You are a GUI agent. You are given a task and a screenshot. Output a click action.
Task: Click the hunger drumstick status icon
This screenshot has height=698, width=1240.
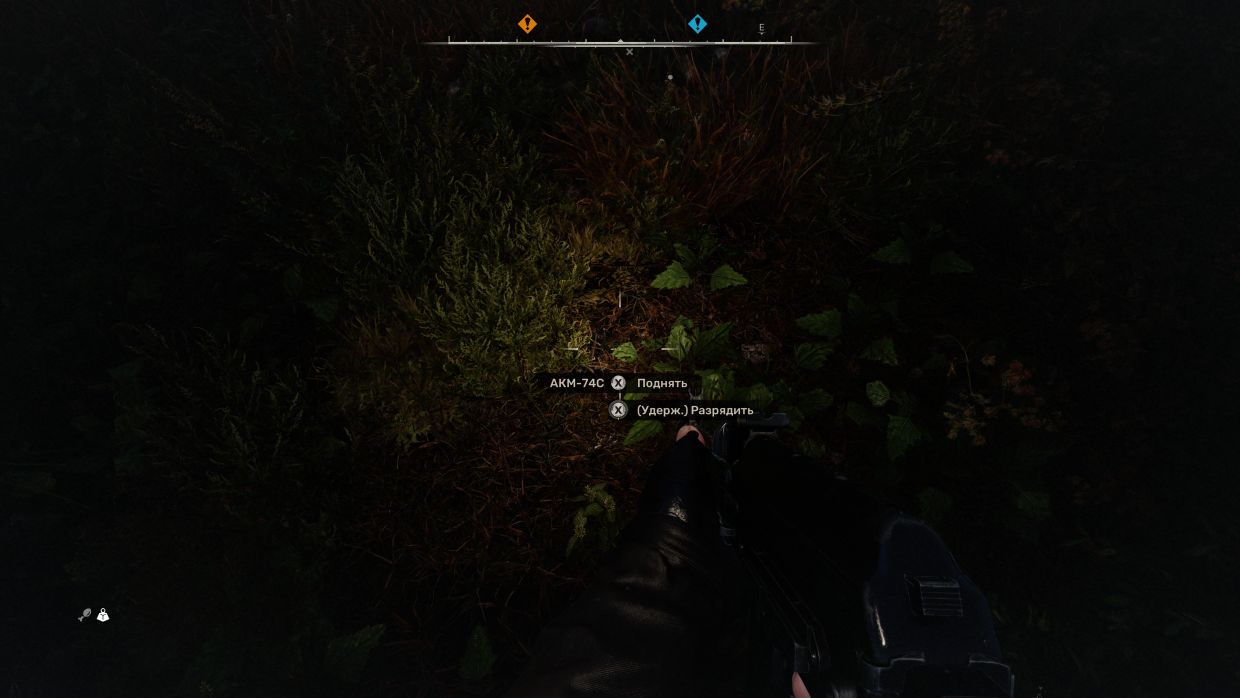tap(85, 616)
